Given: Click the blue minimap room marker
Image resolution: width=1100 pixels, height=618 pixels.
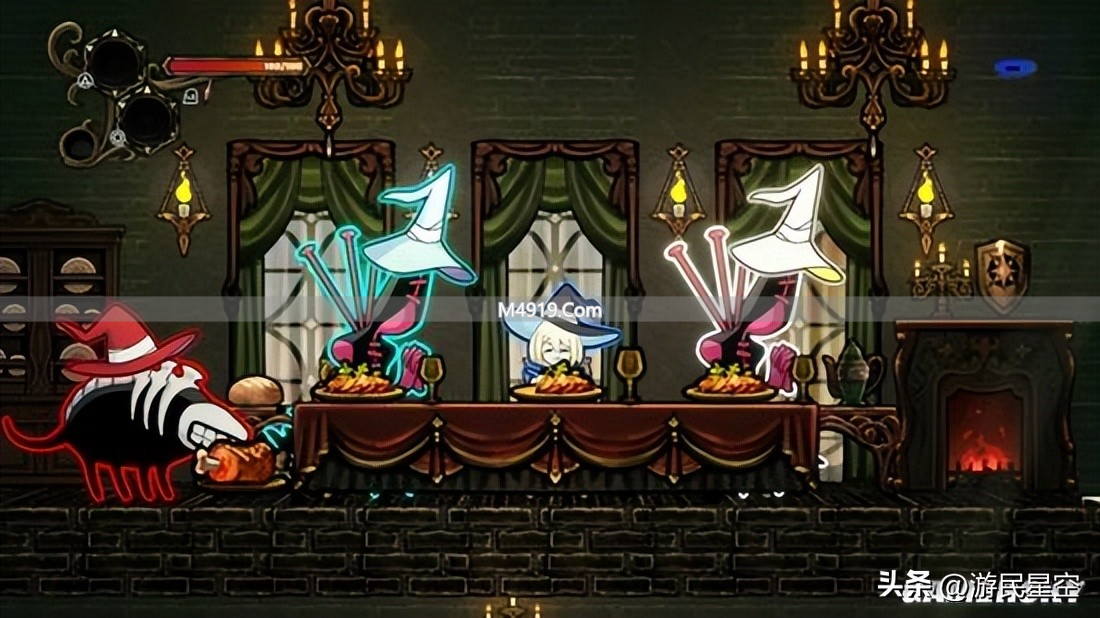Looking at the screenshot, I should point(1015,68).
